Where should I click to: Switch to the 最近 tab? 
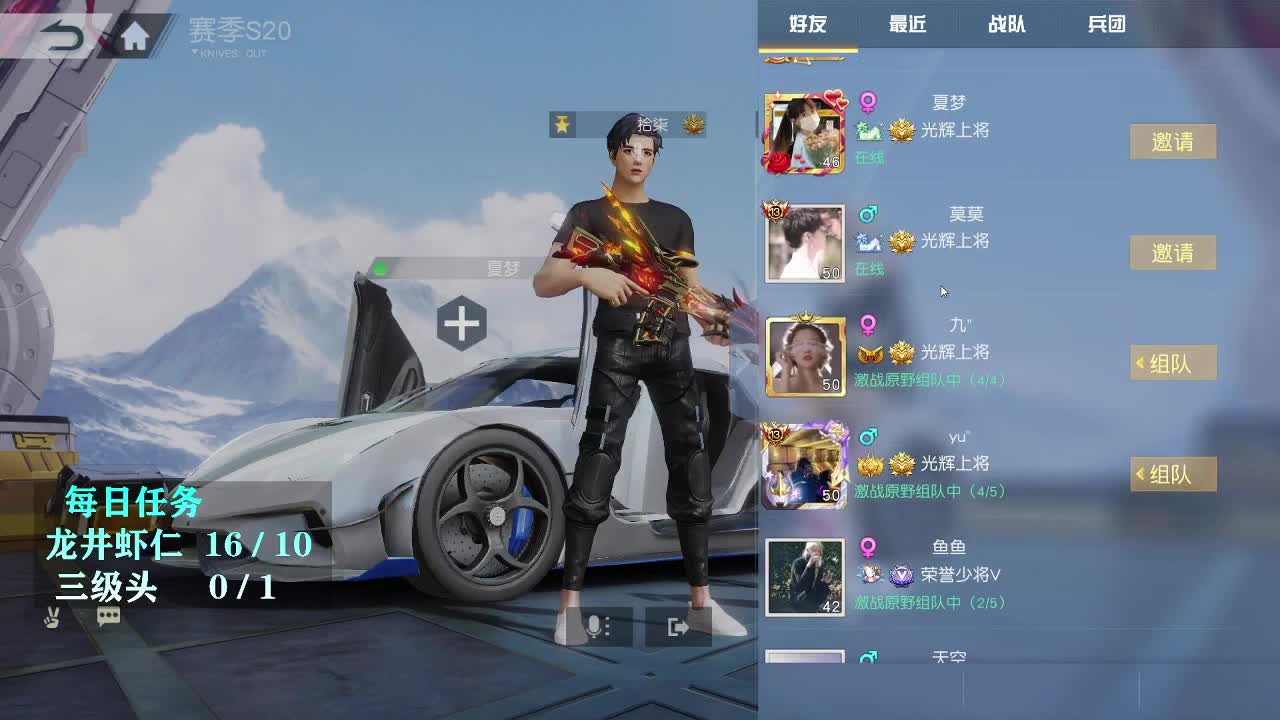coord(907,24)
